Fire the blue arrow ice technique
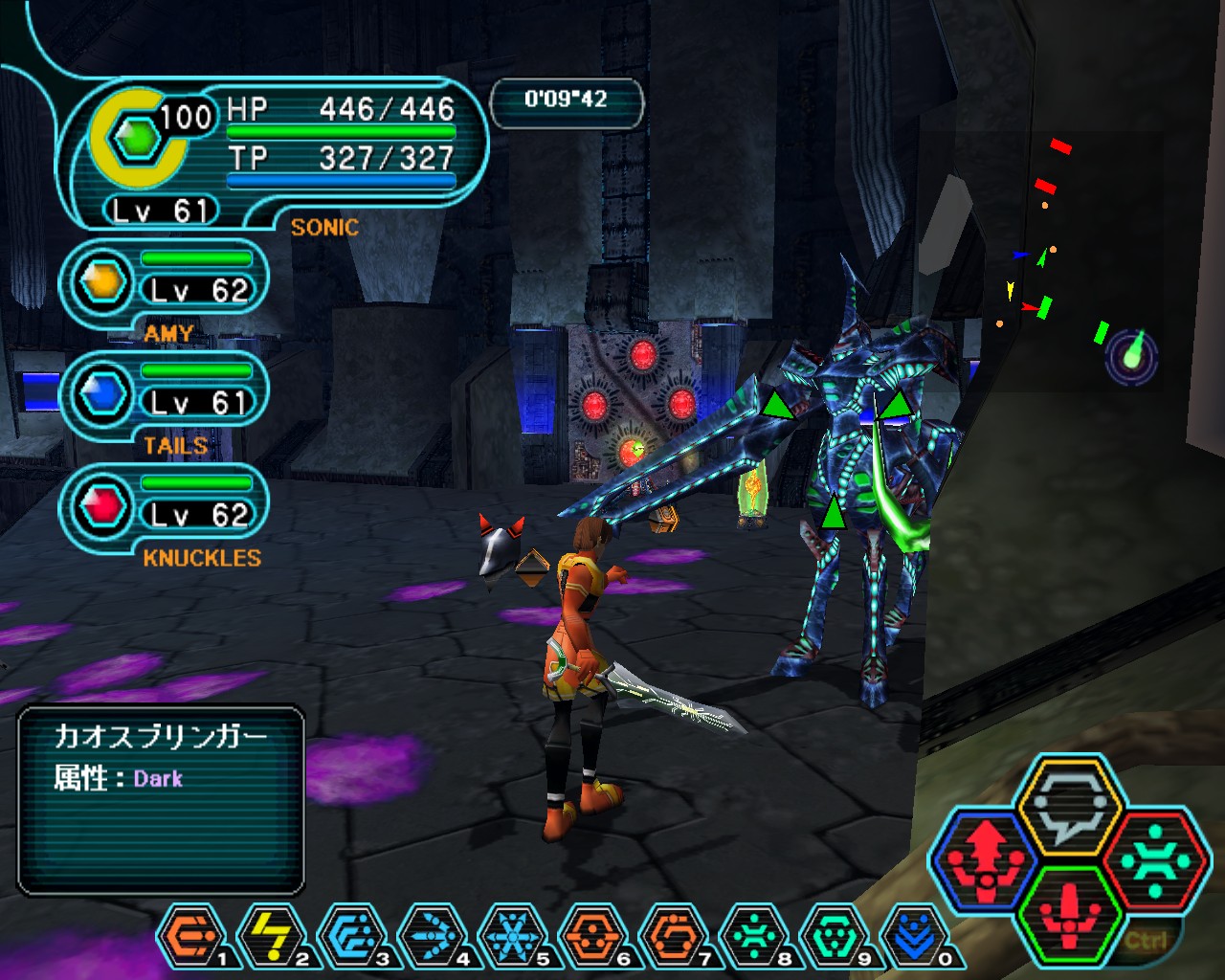This screenshot has width=1225, height=980. click(x=433, y=936)
